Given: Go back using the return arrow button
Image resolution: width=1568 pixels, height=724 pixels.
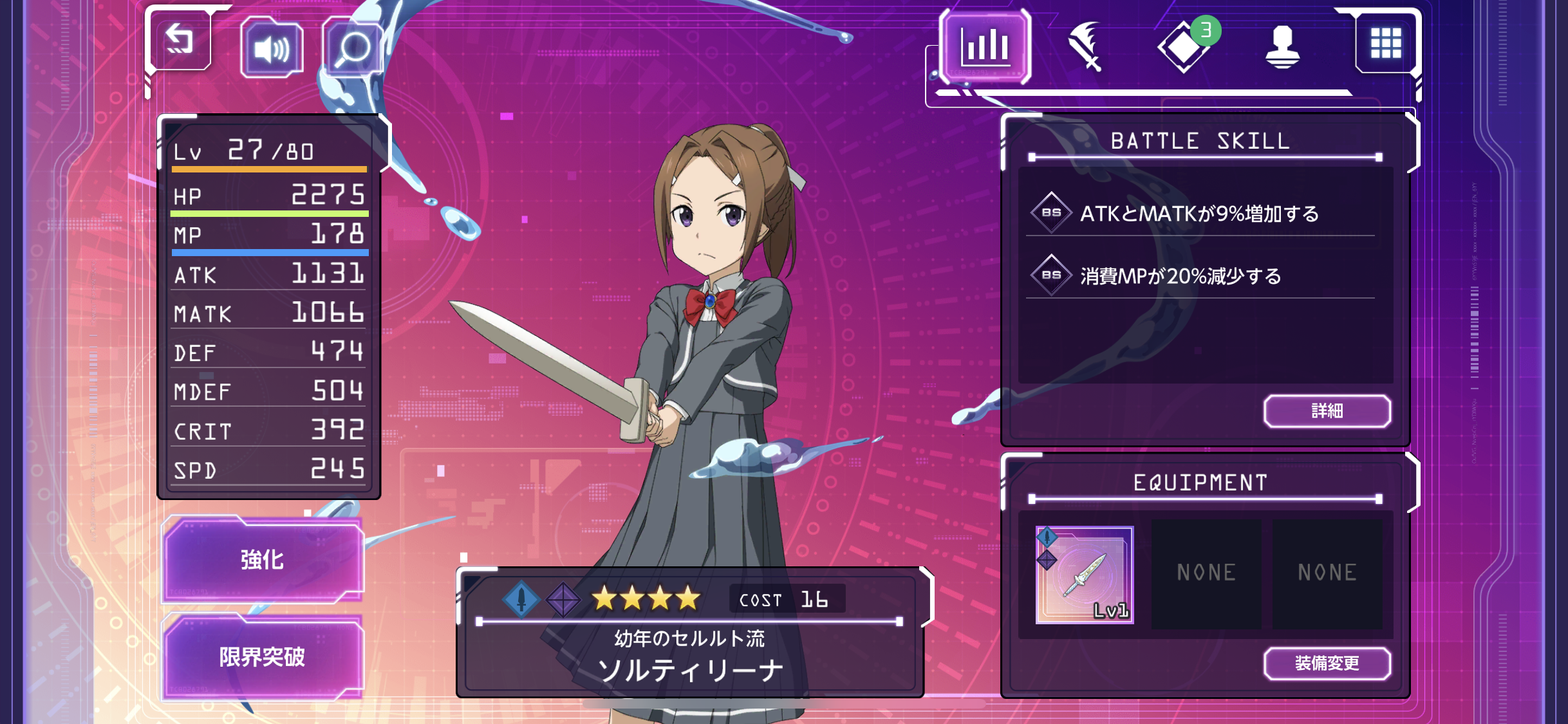Looking at the screenshot, I should [x=180, y=42].
